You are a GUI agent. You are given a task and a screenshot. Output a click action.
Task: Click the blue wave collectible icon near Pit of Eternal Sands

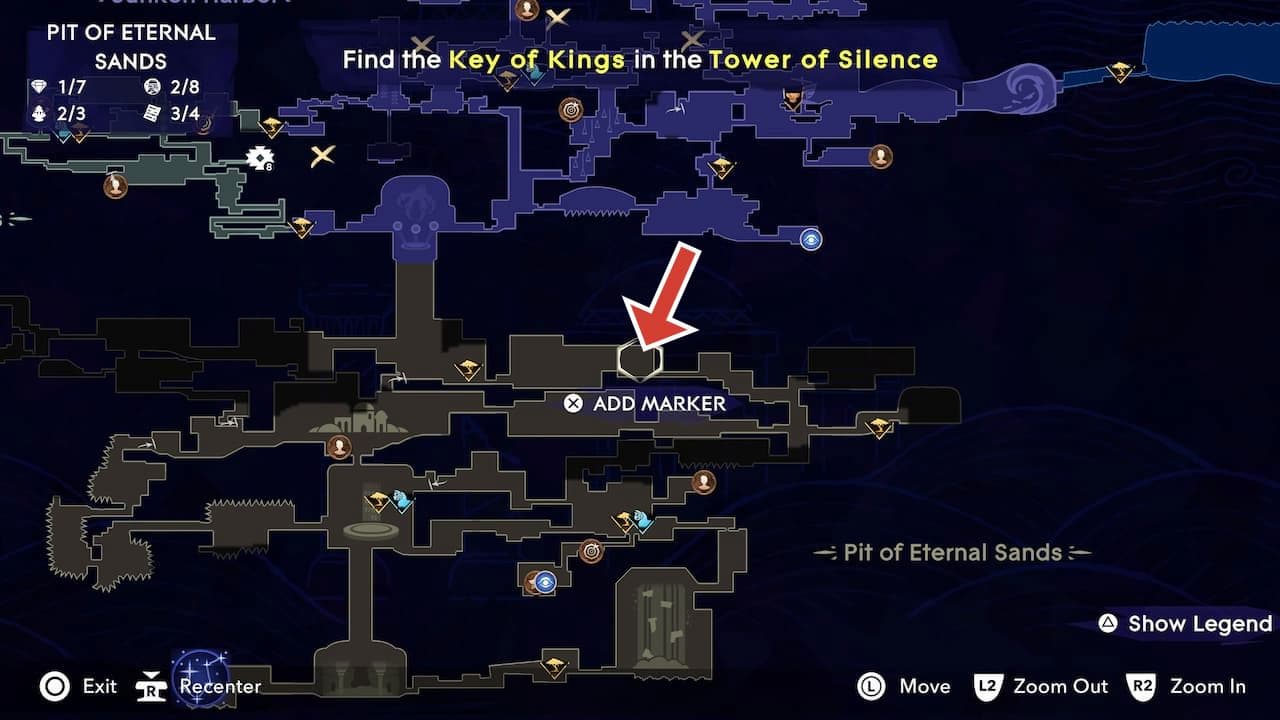click(x=641, y=519)
